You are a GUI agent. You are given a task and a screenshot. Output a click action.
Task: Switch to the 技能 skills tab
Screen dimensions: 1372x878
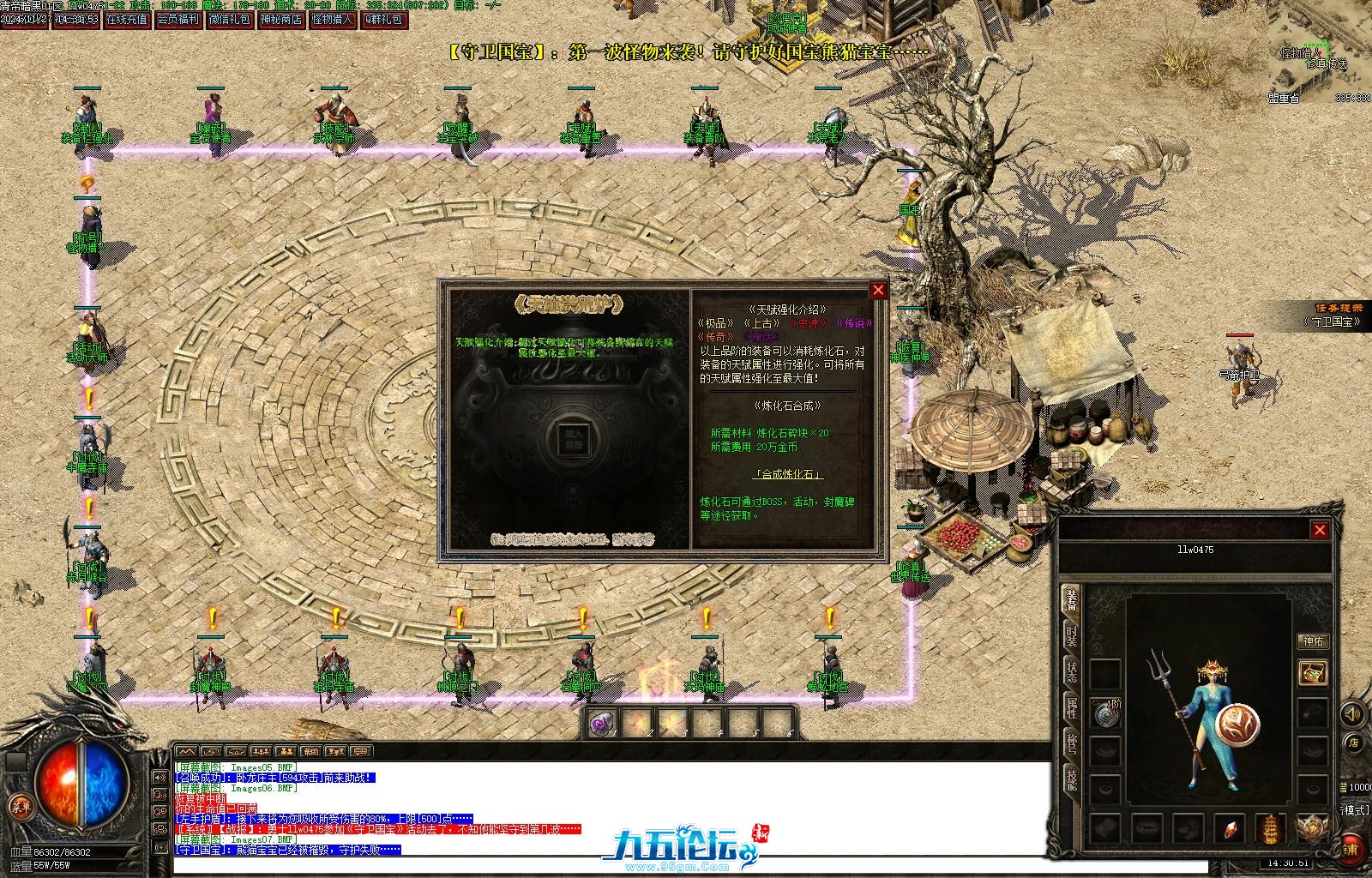point(1071,779)
